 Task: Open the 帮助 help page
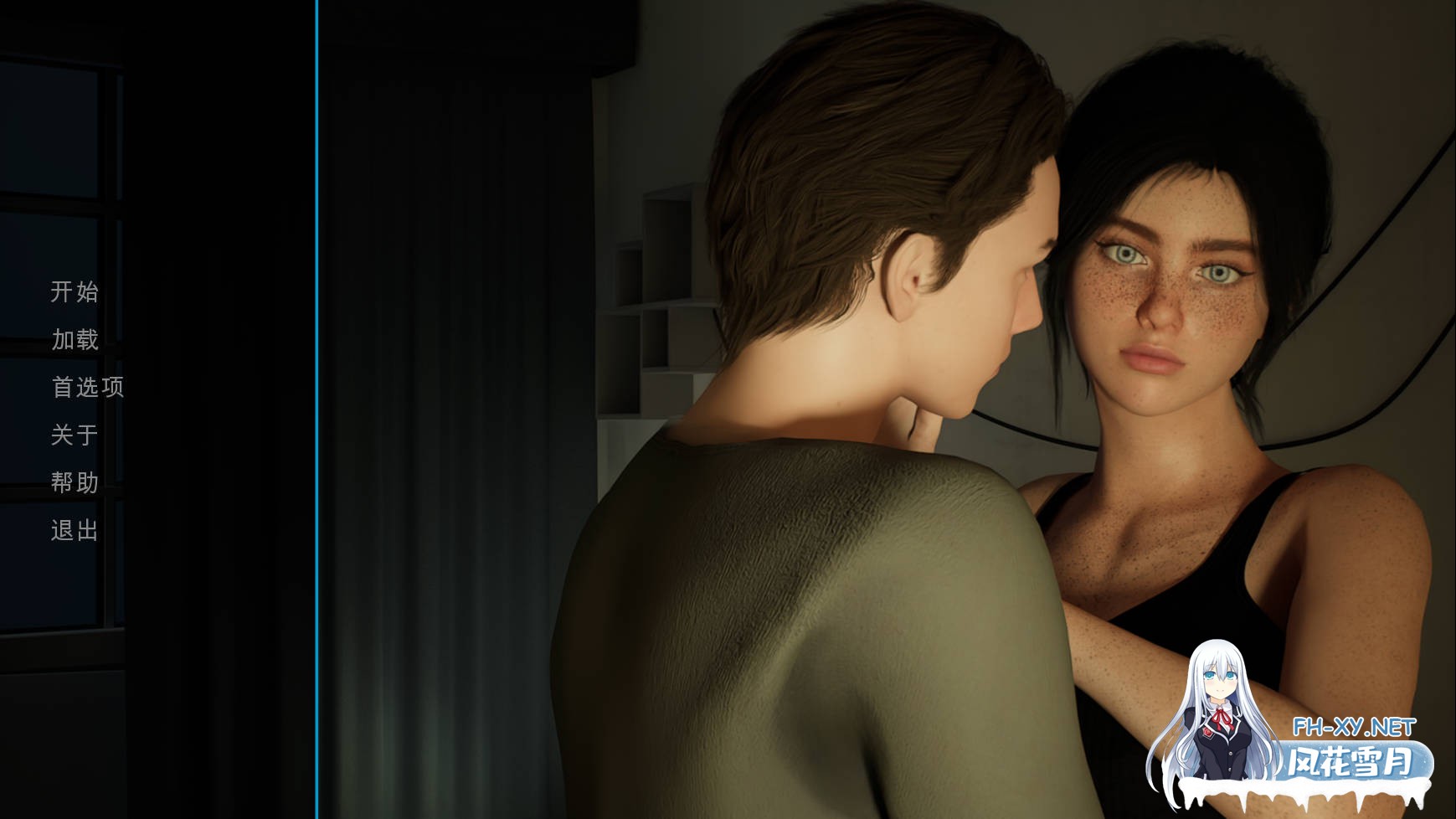(x=75, y=482)
